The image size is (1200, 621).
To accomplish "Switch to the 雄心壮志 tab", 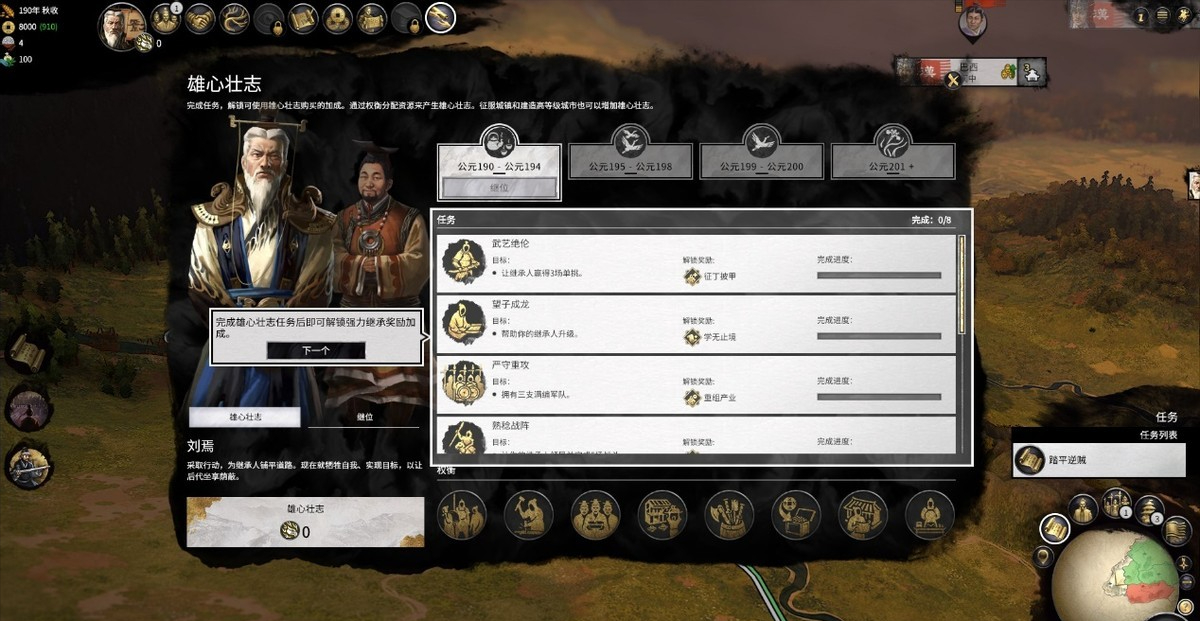I will click(x=245, y=417).
